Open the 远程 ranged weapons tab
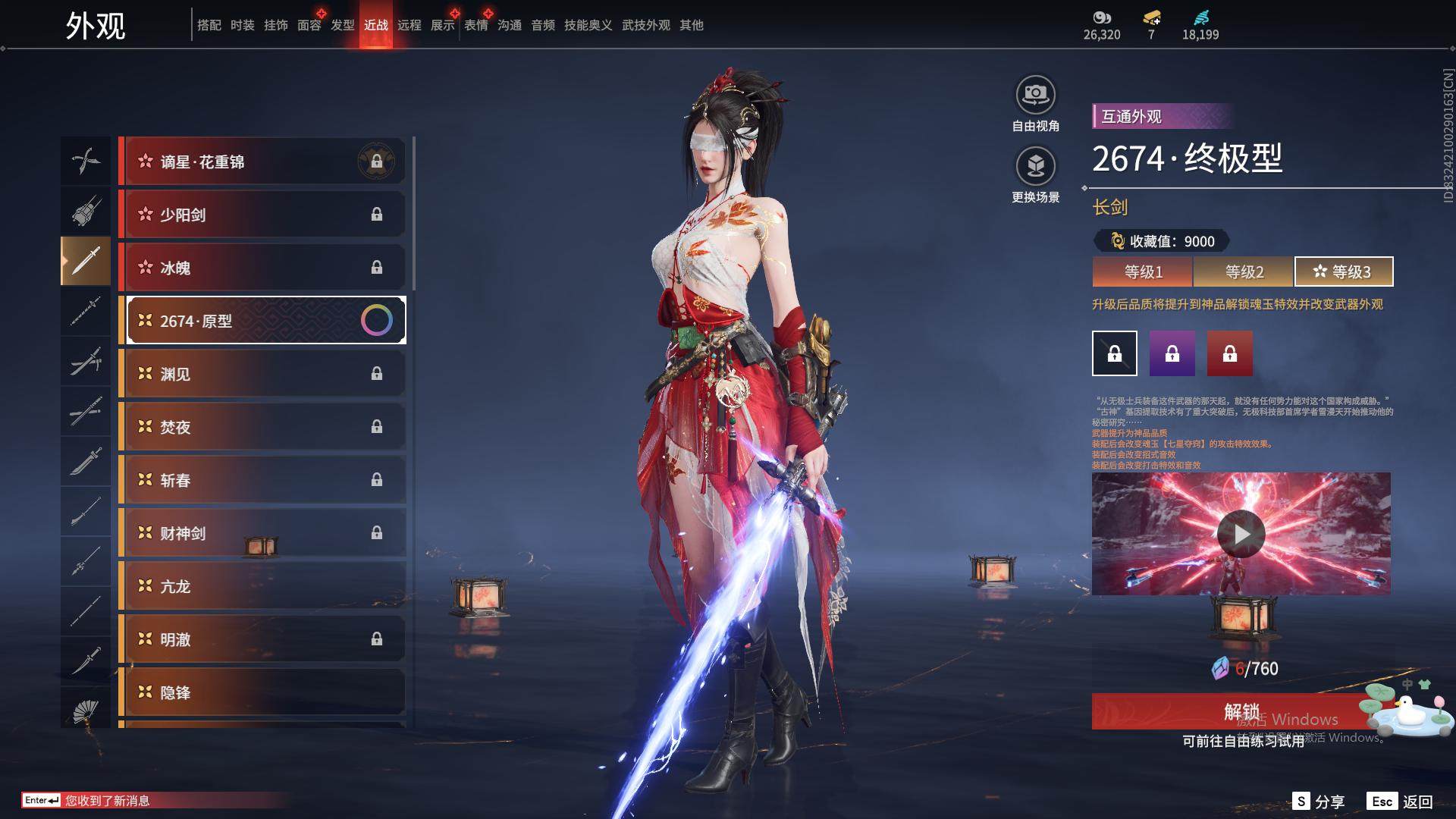 click(409, 25)
